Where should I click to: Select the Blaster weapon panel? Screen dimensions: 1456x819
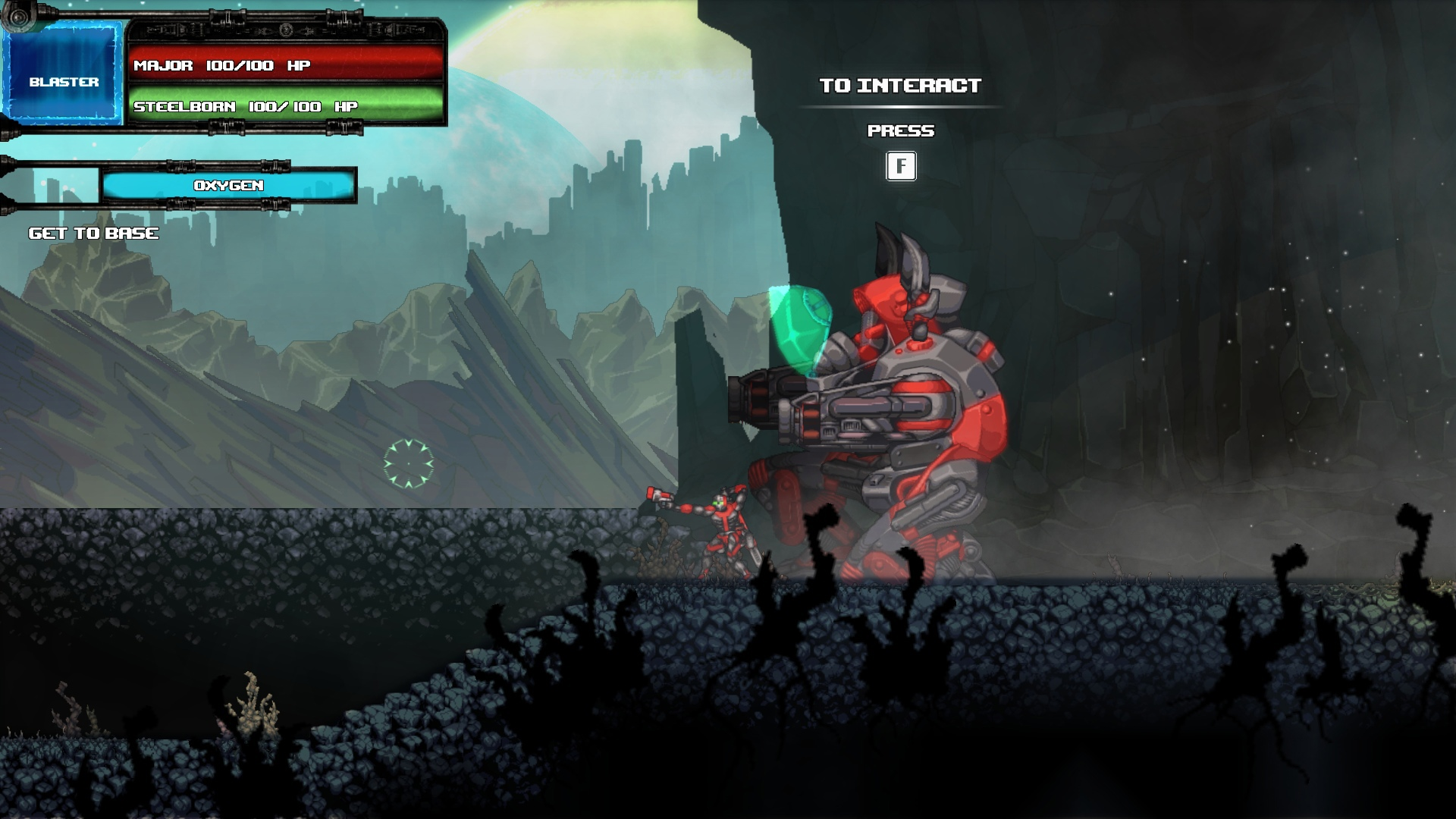(64, 75)
